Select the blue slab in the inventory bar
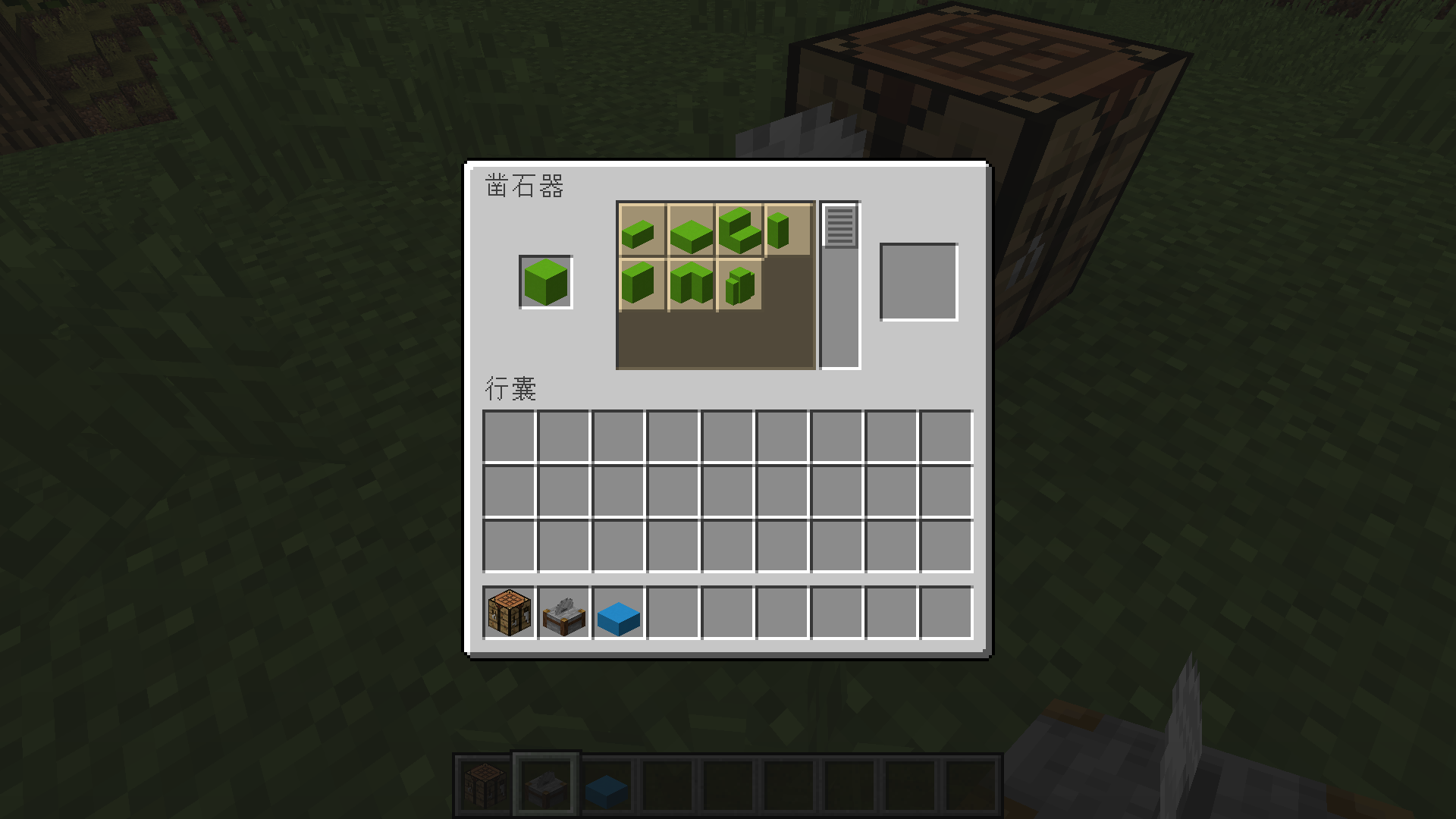This screenshot has width=1456, height=819. [617, 617]
